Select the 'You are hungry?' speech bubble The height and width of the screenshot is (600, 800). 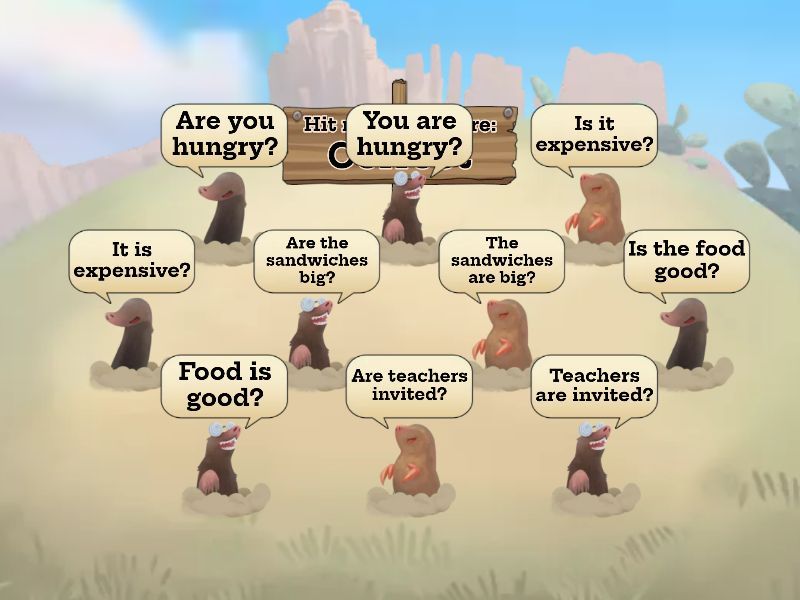point(409,134)
